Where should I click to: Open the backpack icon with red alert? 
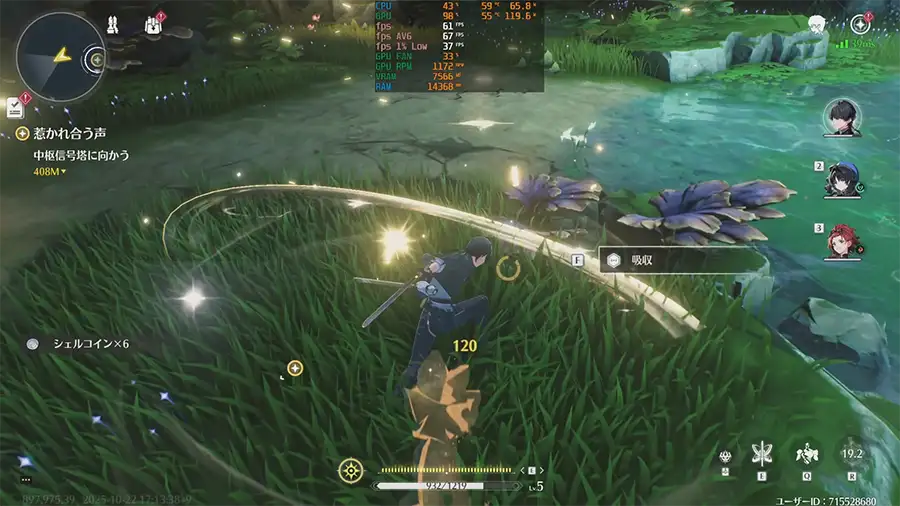[155, 24]
